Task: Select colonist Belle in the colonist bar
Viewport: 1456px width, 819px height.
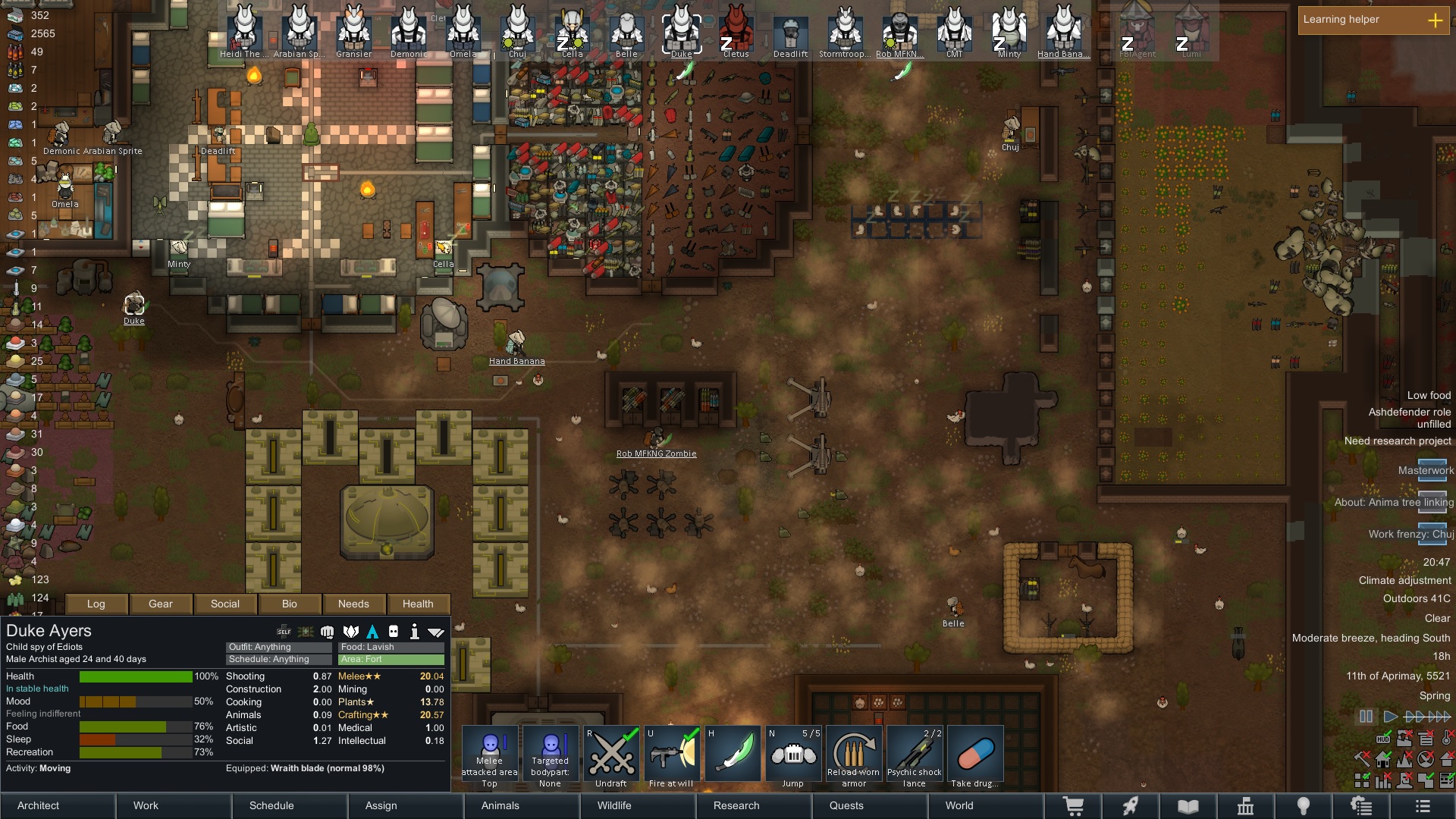Action: (626, 32)
